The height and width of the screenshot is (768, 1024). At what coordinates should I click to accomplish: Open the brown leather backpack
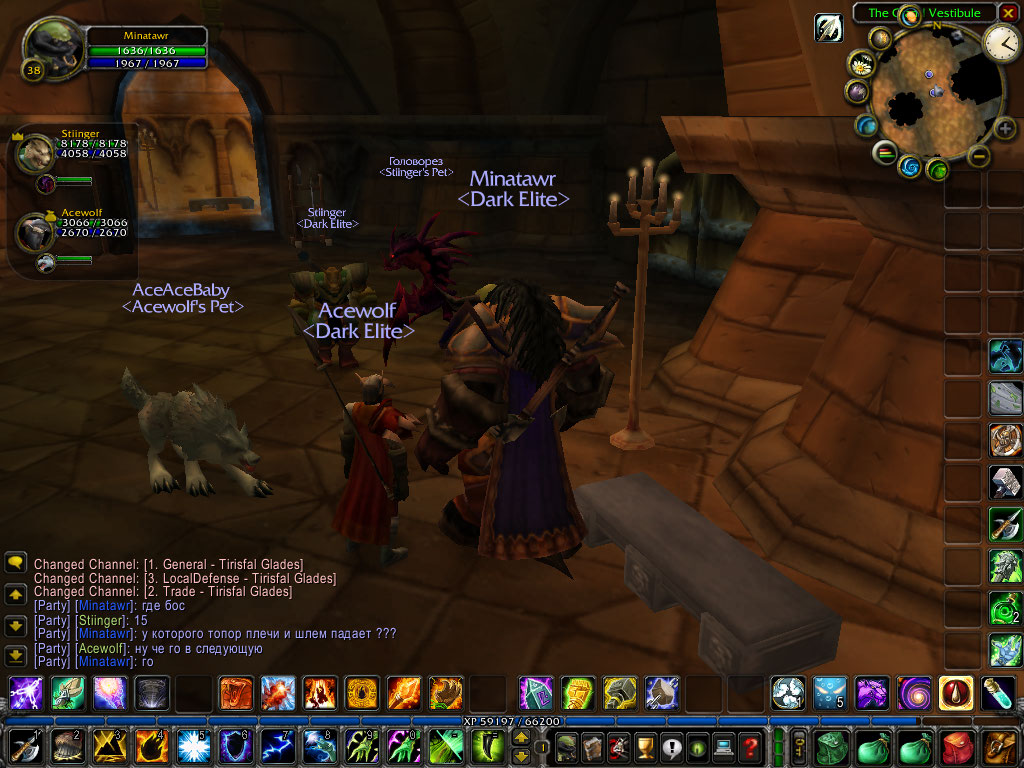[1001, 747]
